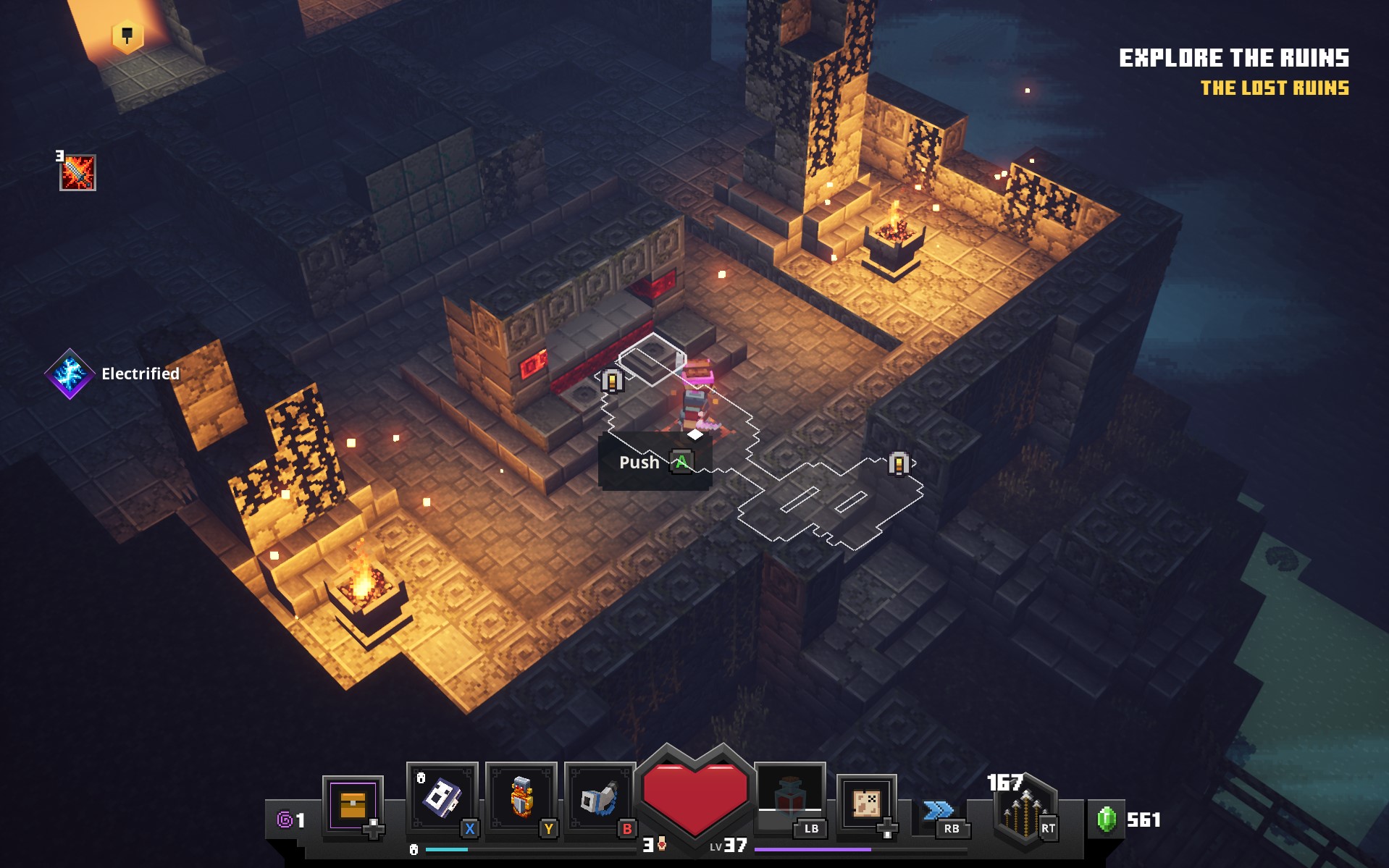Trigger the blue dodge roll arrows

pos(939,810)
